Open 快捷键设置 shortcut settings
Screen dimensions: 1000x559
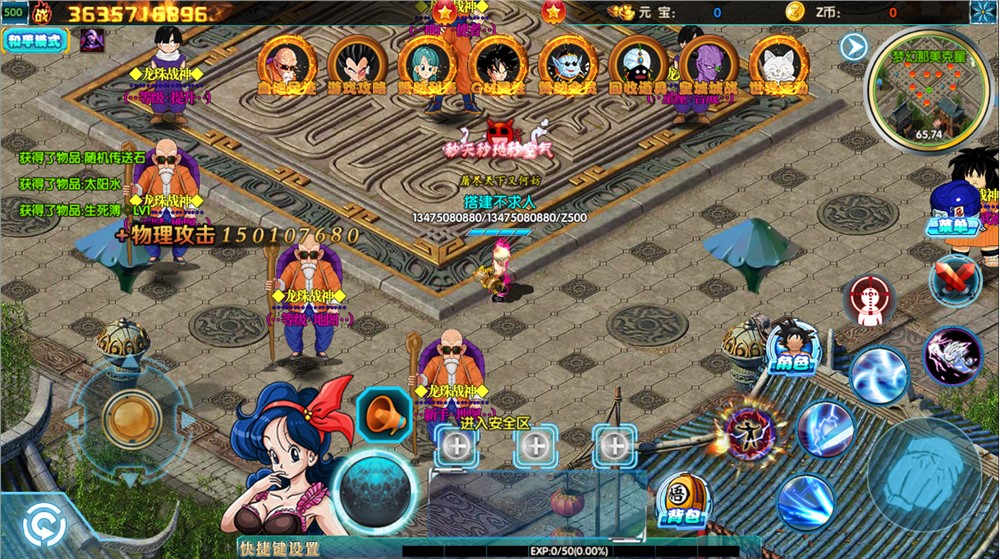tap(279, 548)
